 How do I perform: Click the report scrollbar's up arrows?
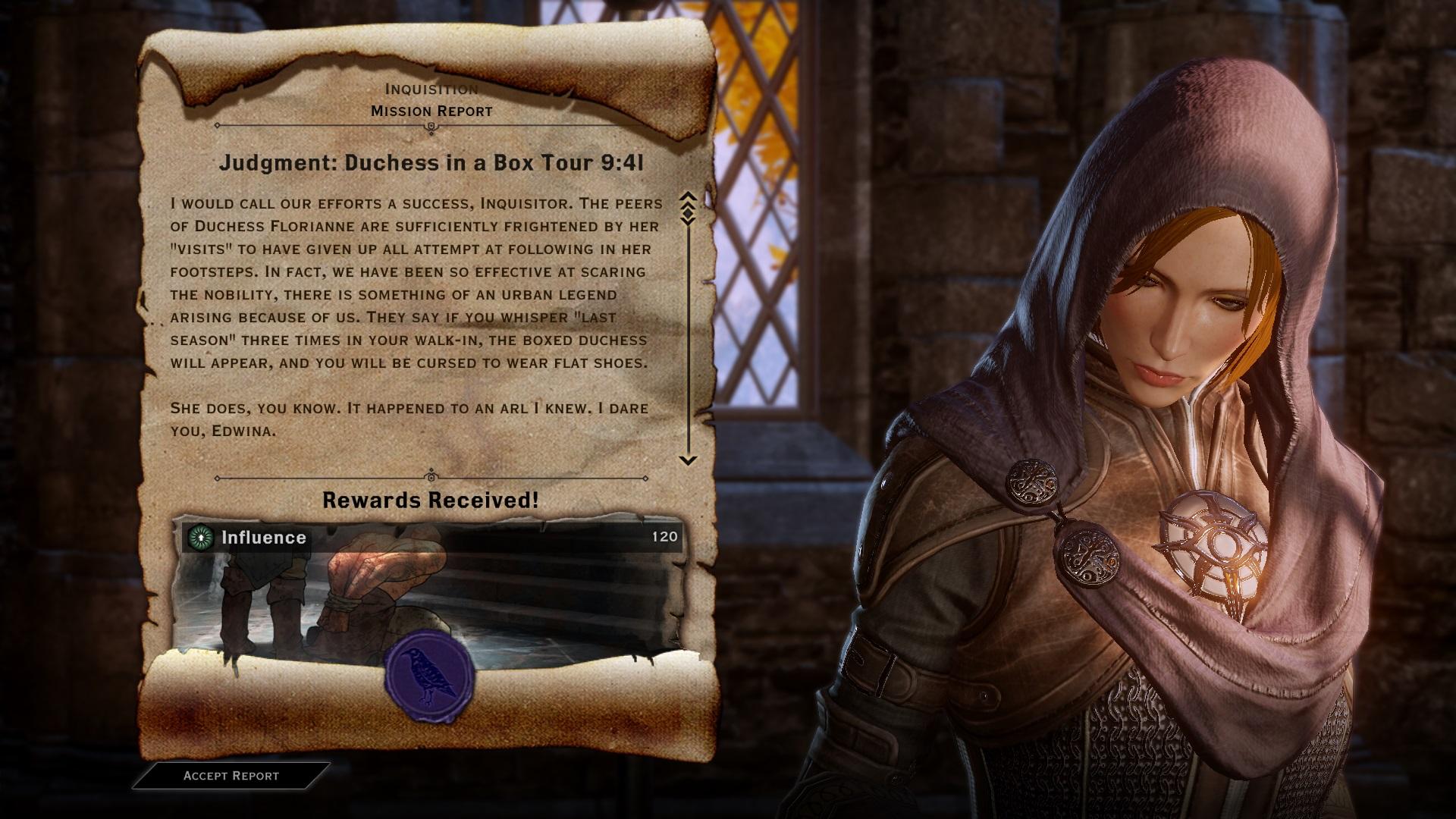pos(688,201)
